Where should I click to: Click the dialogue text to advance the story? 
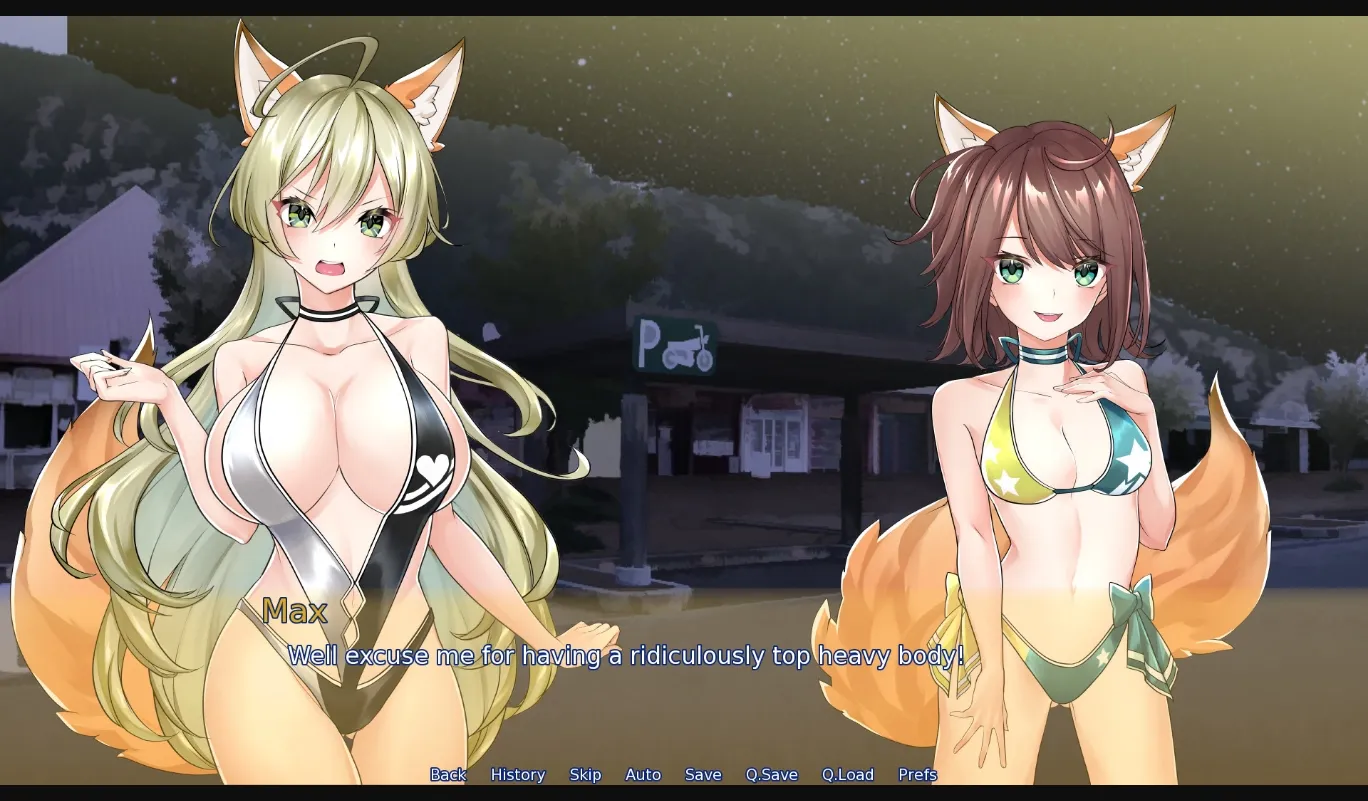pyautogui.click(x=625, y=656)
